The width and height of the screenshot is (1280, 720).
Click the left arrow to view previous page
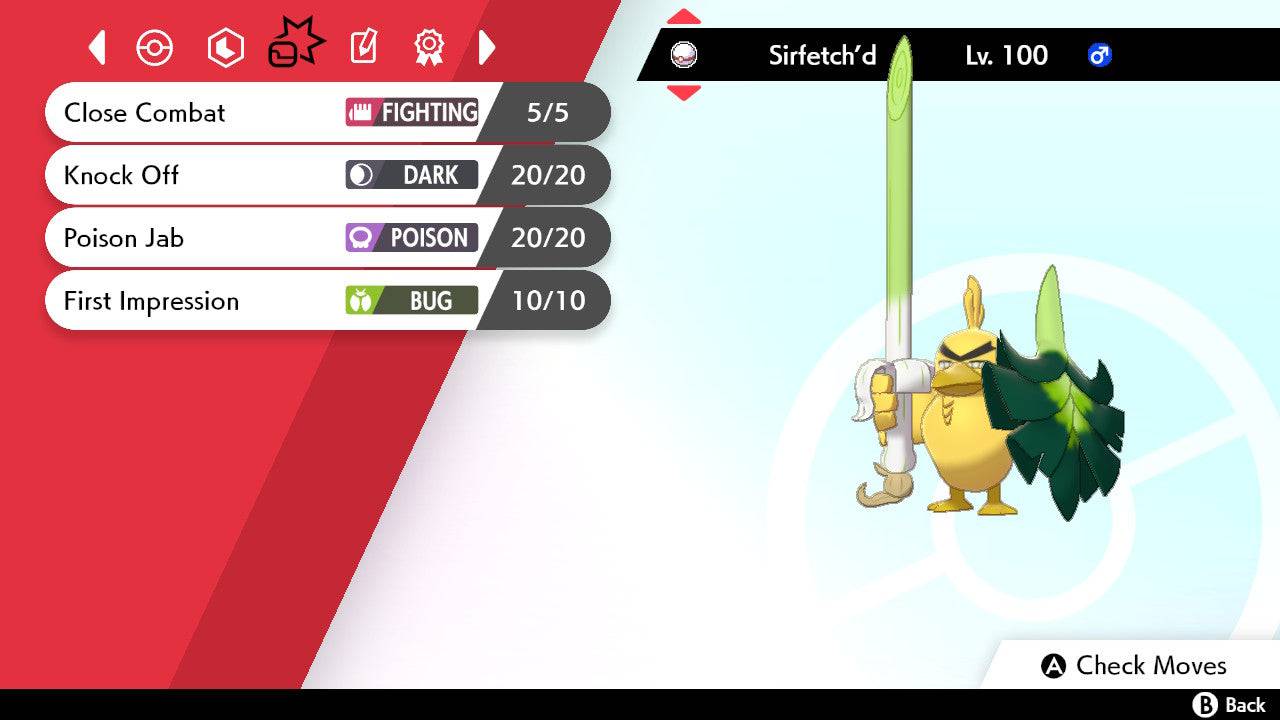[96, 46]
